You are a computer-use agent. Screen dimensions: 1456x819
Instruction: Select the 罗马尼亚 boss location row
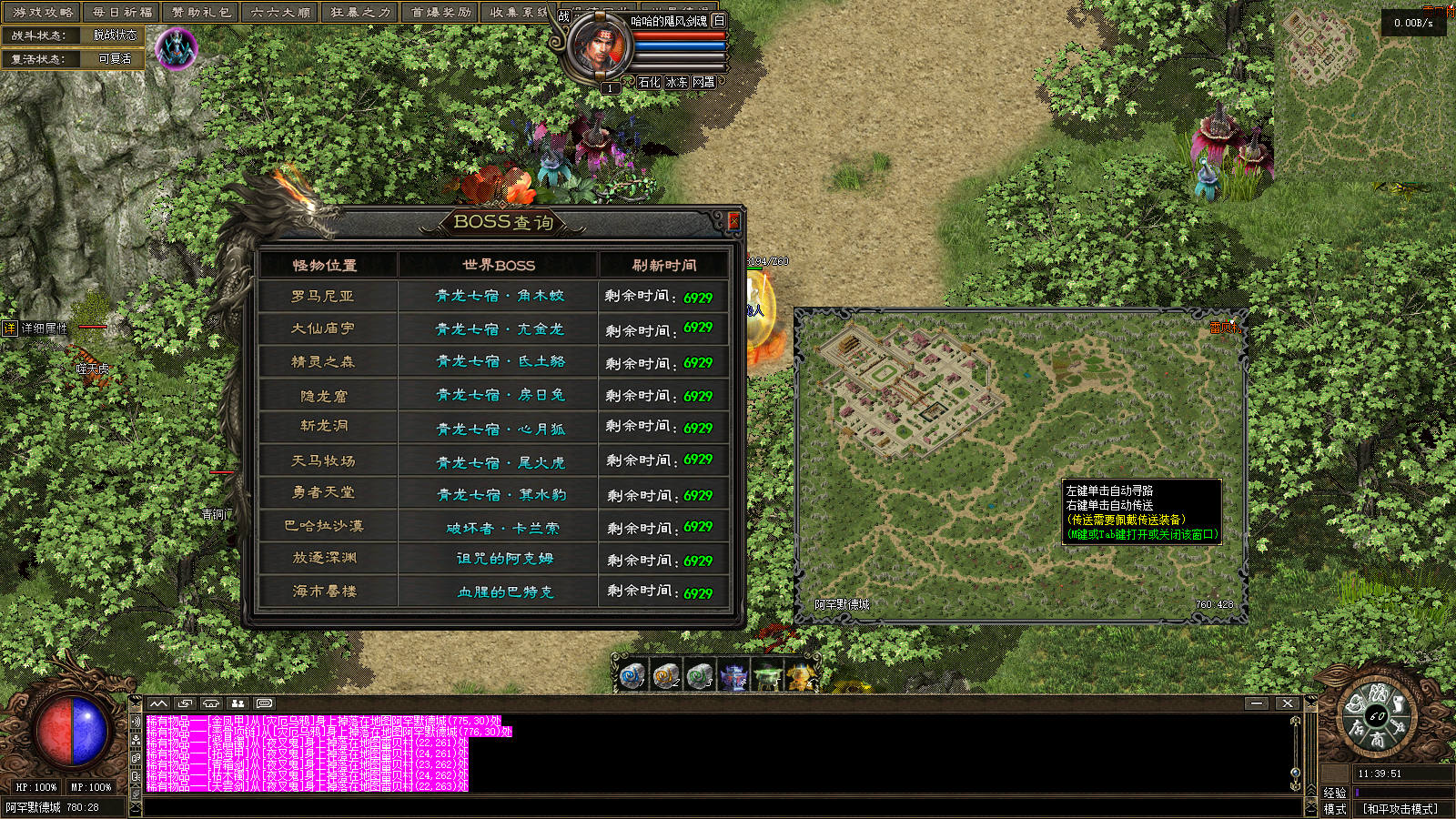(x=323, y=297)
